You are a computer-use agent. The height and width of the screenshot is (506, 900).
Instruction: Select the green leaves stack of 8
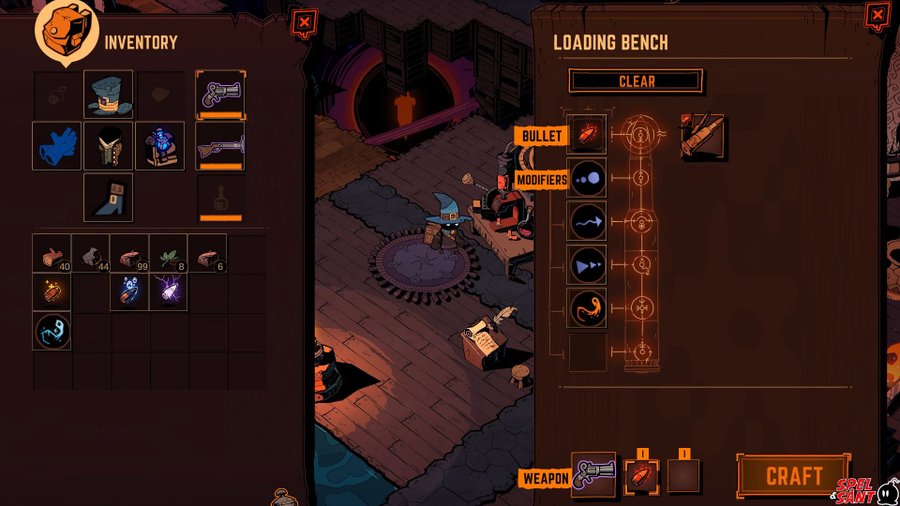pos(169,254)
